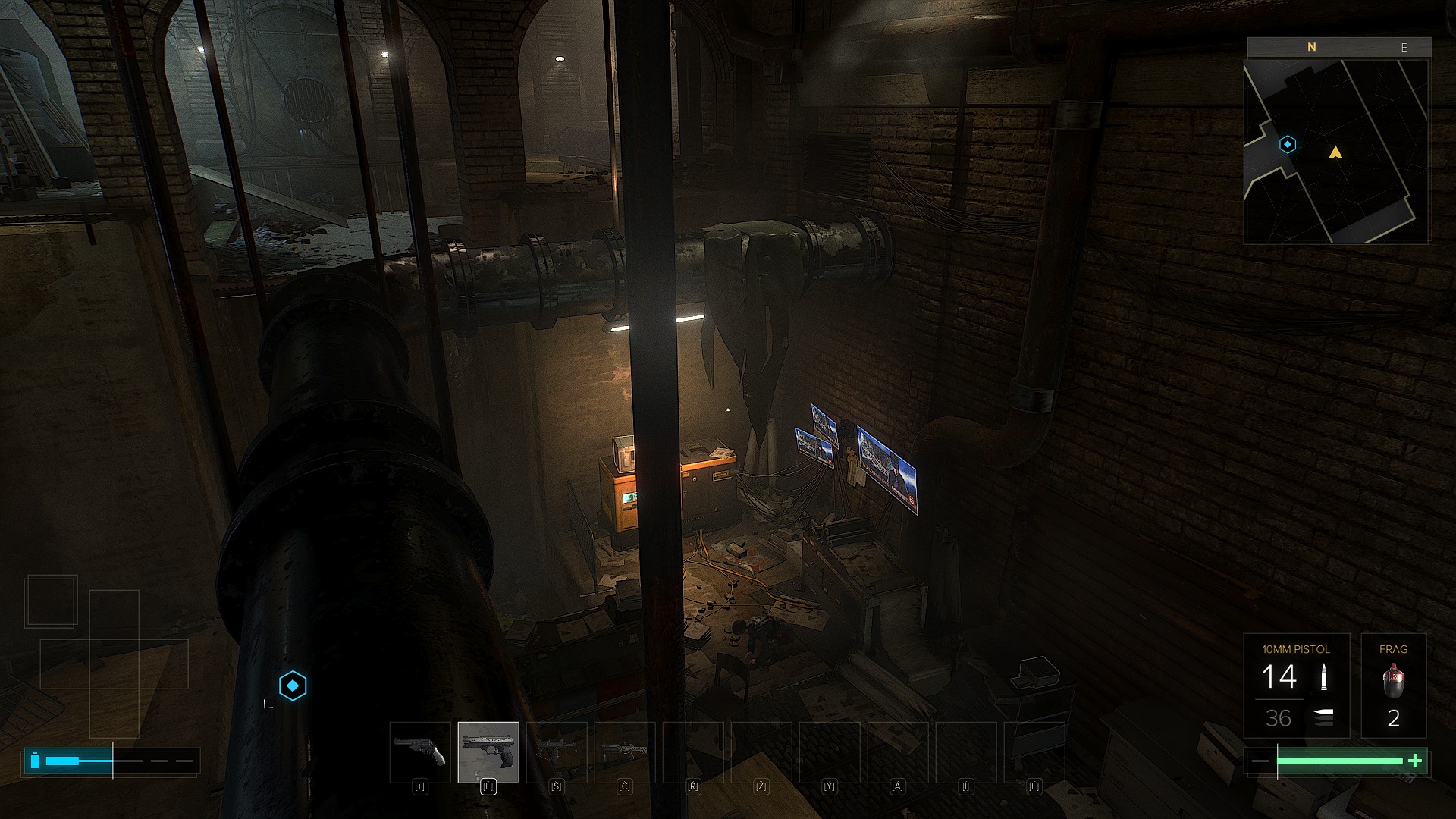Click the blue hexagon objective waypoint
Image resolution: width=1456 pixels, height=819 pixels.
pos(293,686)
